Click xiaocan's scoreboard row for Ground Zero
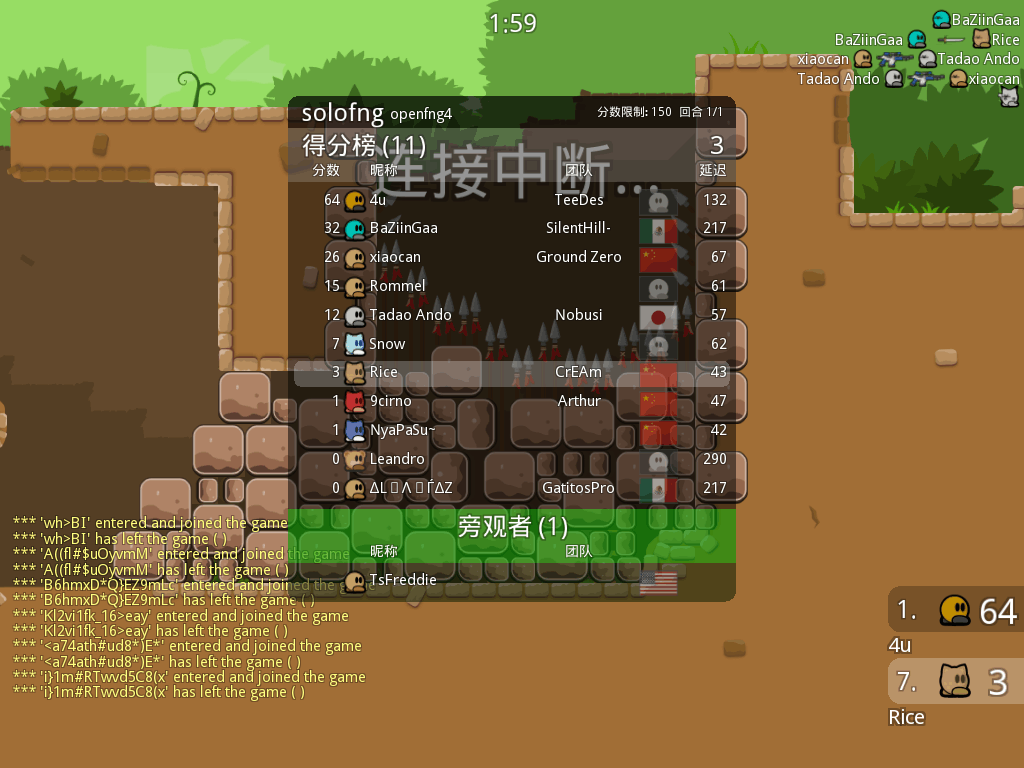The image size is (1024, 768). [x=511, y=257]
